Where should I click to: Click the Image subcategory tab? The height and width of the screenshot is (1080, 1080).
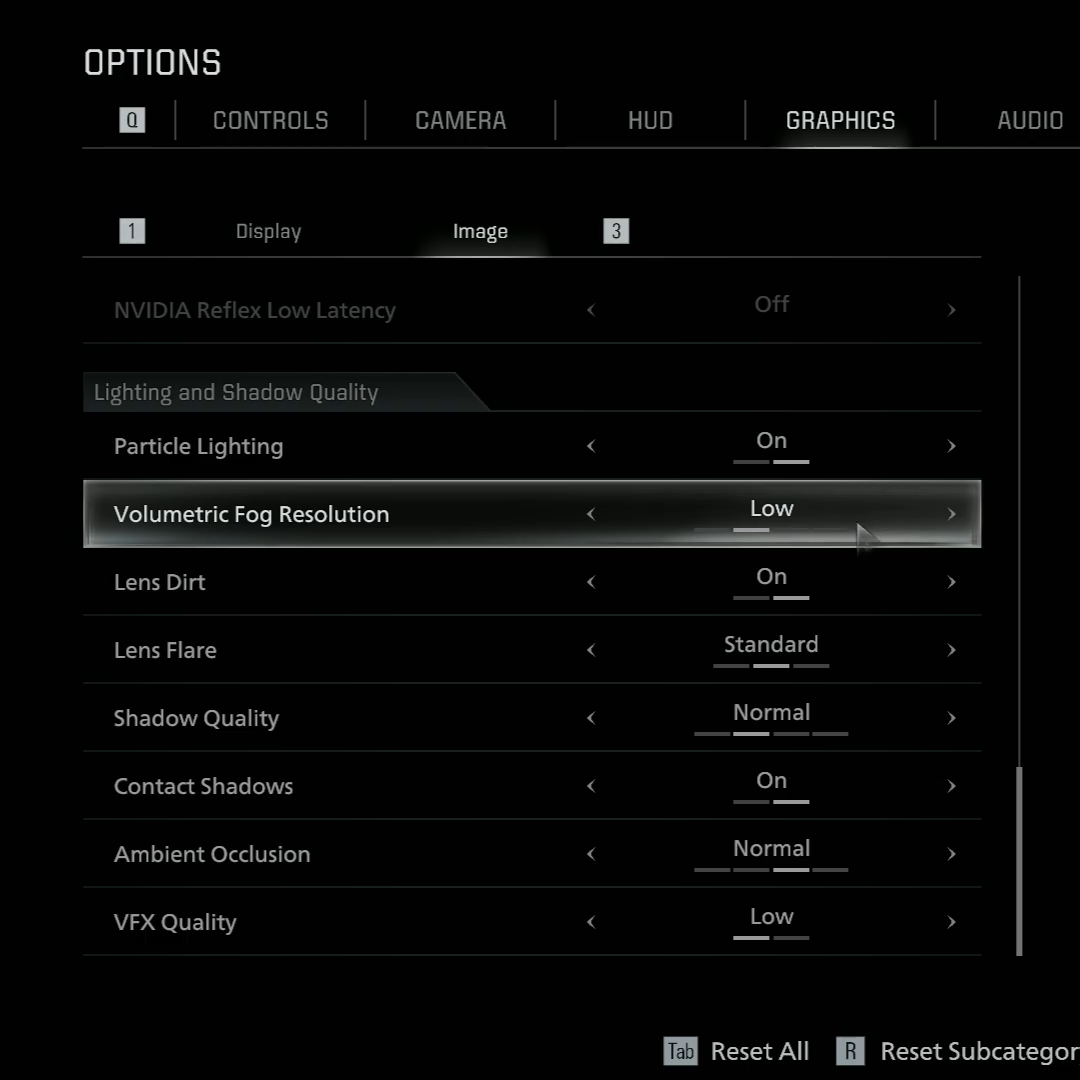[x=480, y=232]
